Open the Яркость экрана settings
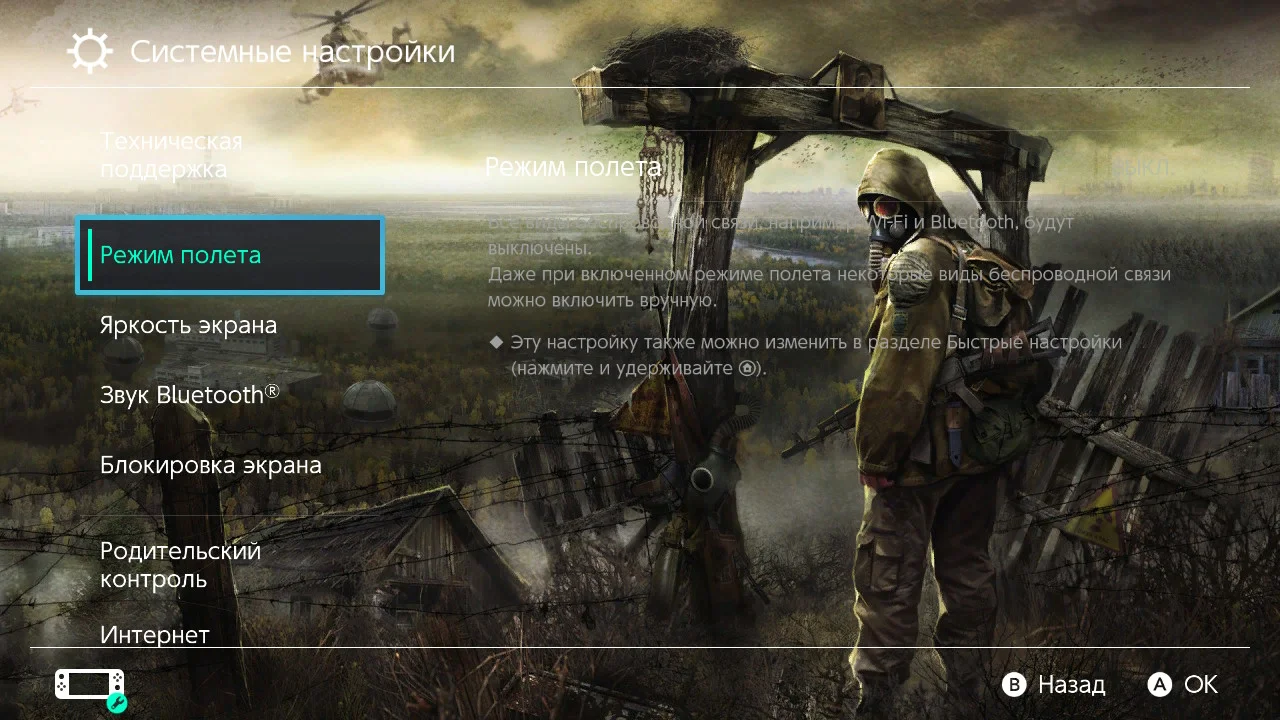 pos(188,326)
